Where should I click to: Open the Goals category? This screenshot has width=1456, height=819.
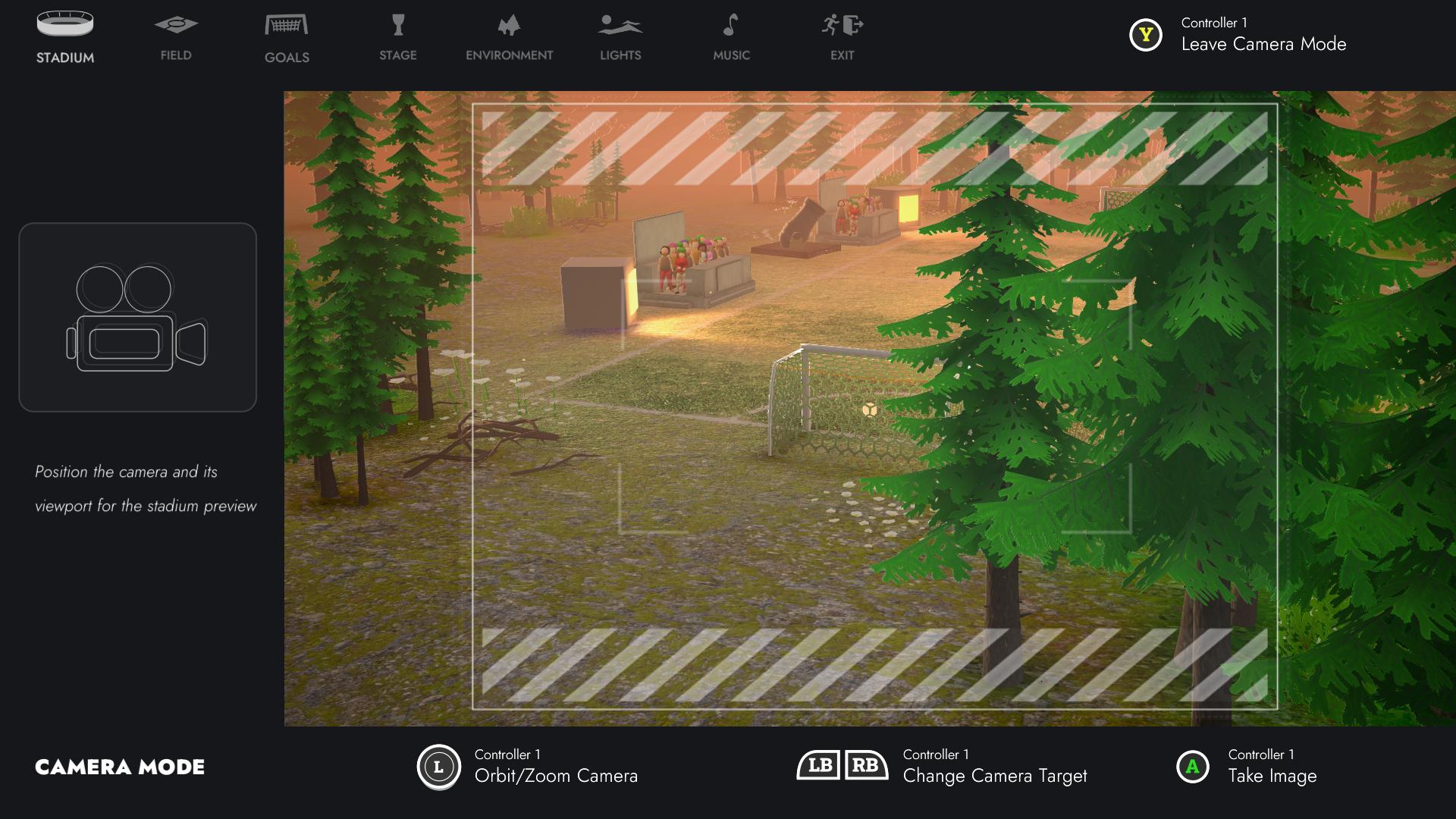click(x=287, y=38)
